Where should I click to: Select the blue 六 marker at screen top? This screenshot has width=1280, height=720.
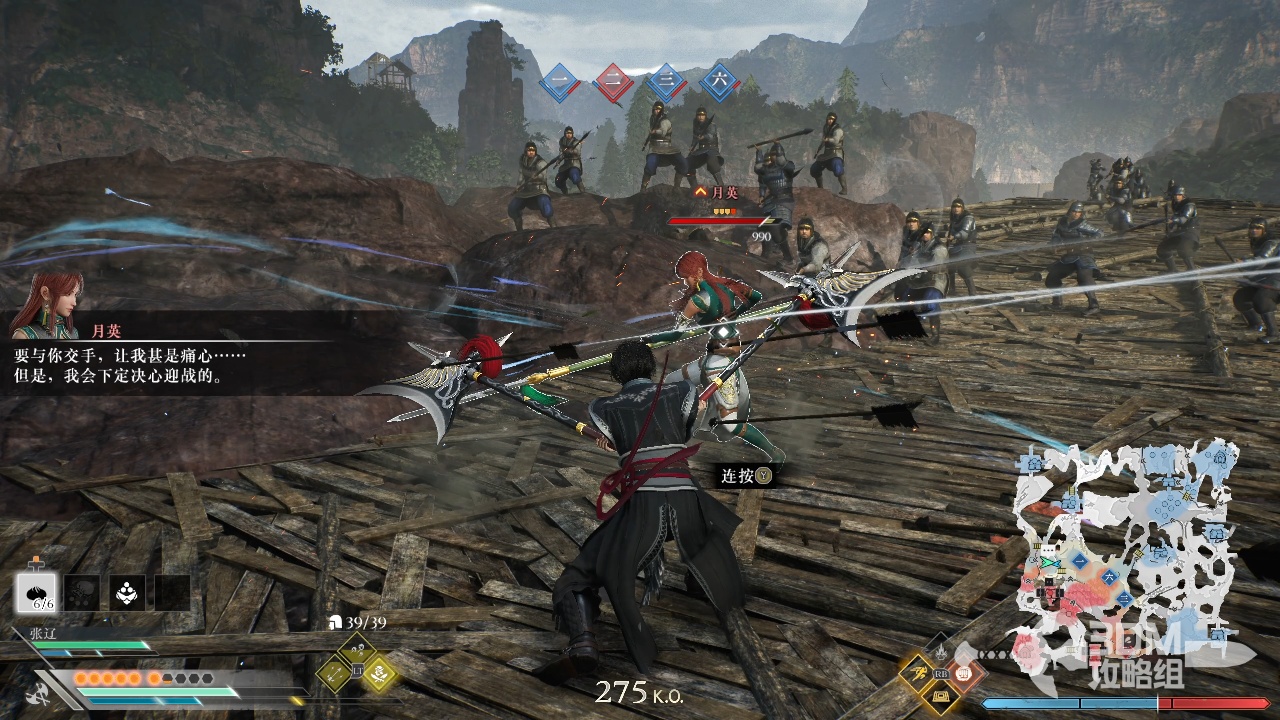(x=718, y=84)
